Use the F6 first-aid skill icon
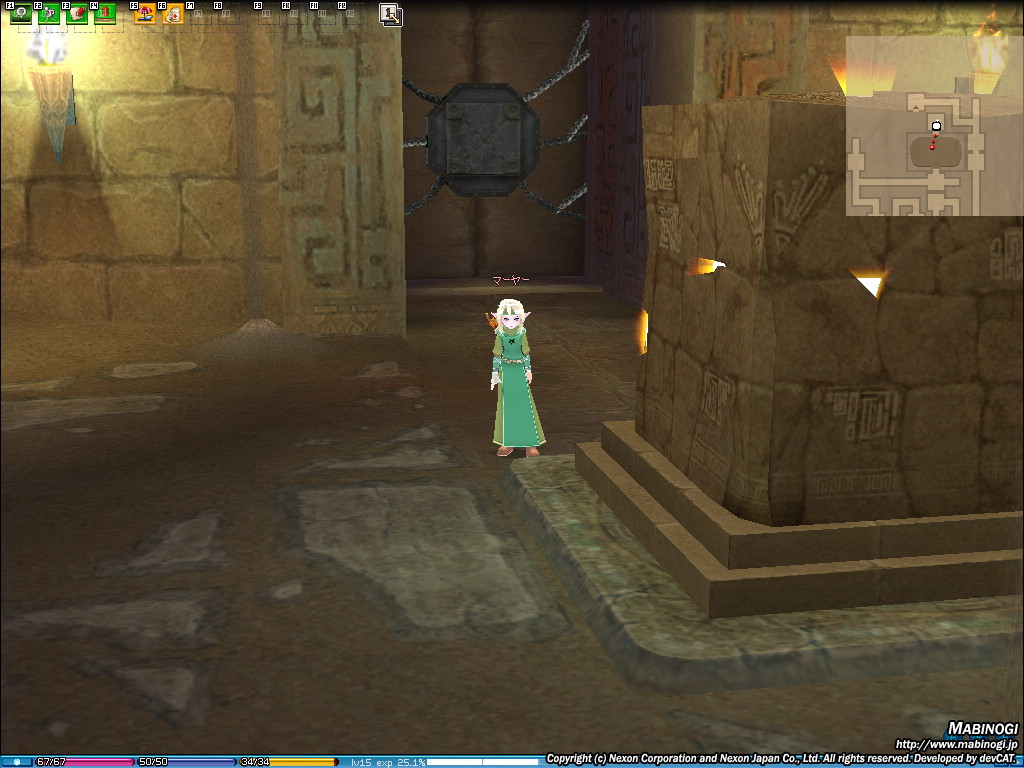Viewport: 1024px width, 768px height. (173, 14)
